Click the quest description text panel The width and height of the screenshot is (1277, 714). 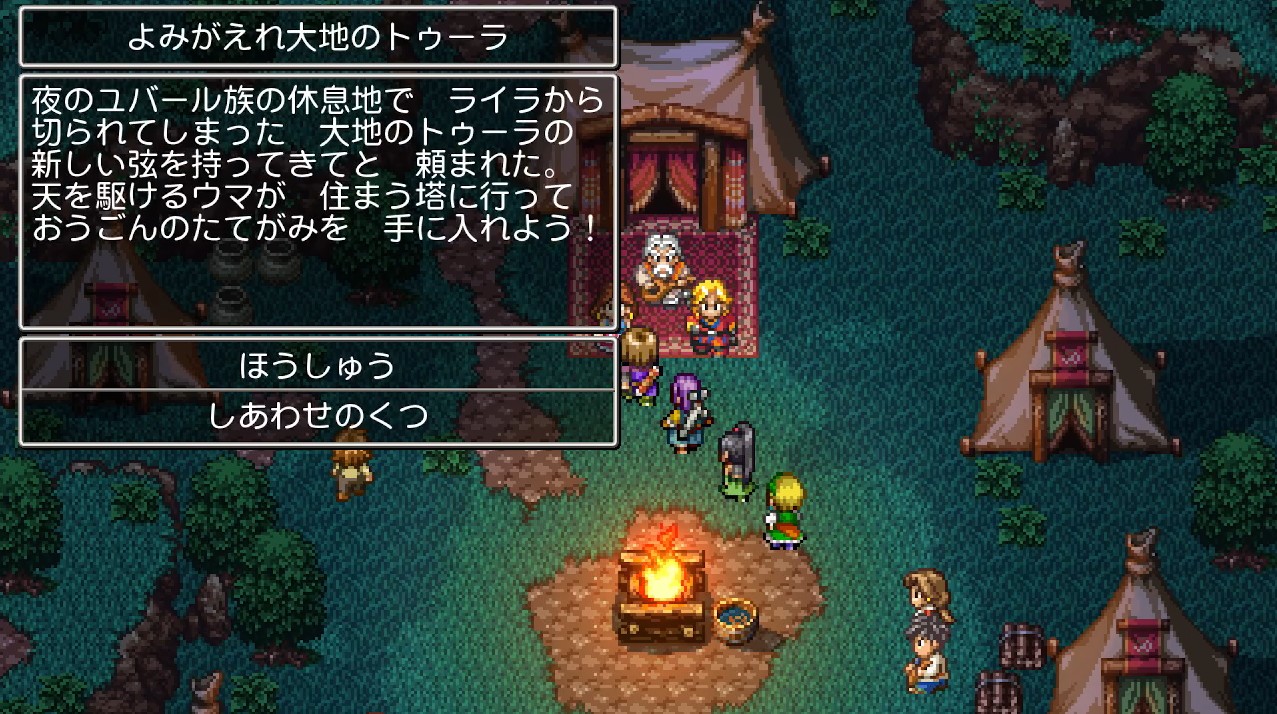318,201
